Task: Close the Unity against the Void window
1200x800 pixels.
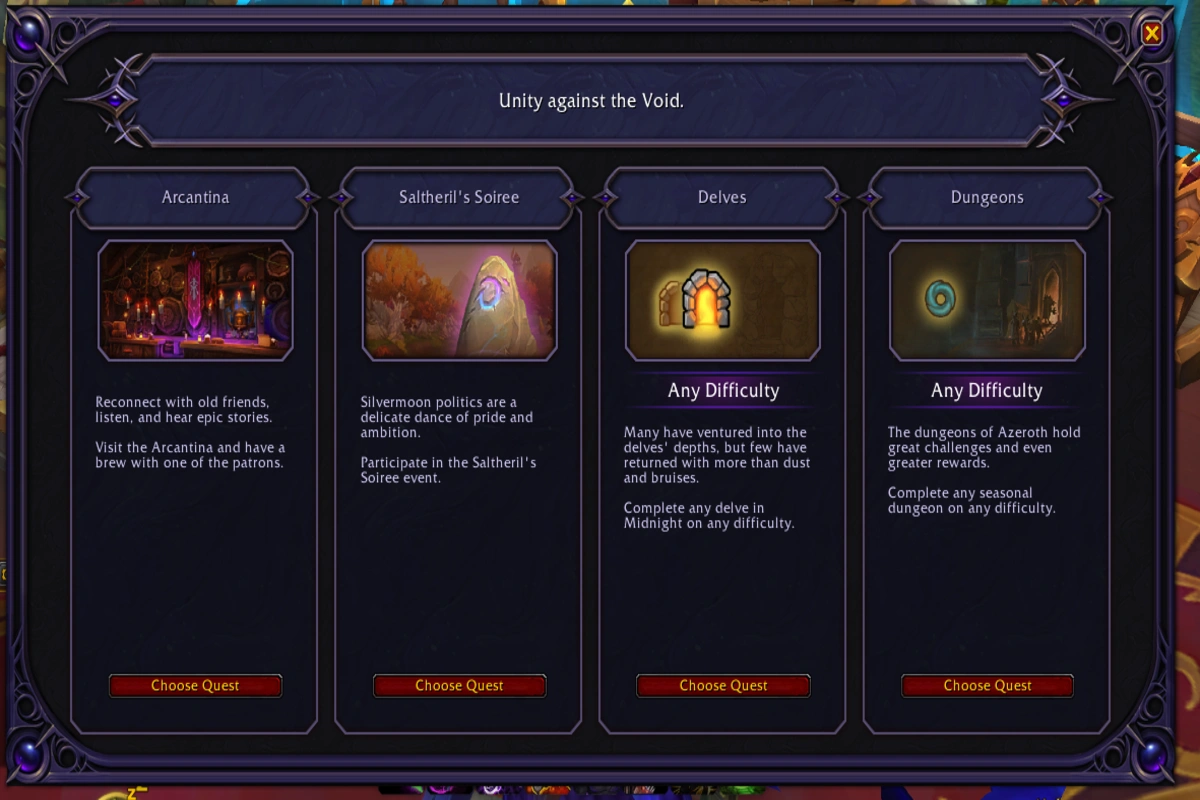Action: coord(1152,34)
